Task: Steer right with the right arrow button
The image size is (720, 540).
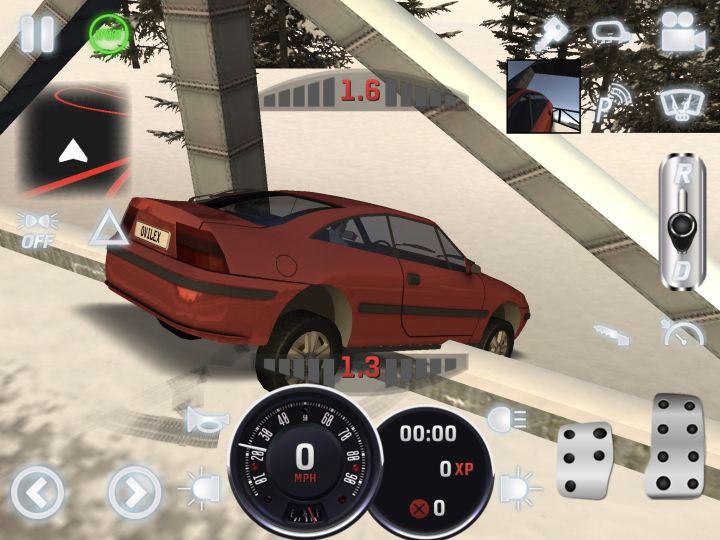Action: pyautogui.click(x=133, y=492)
